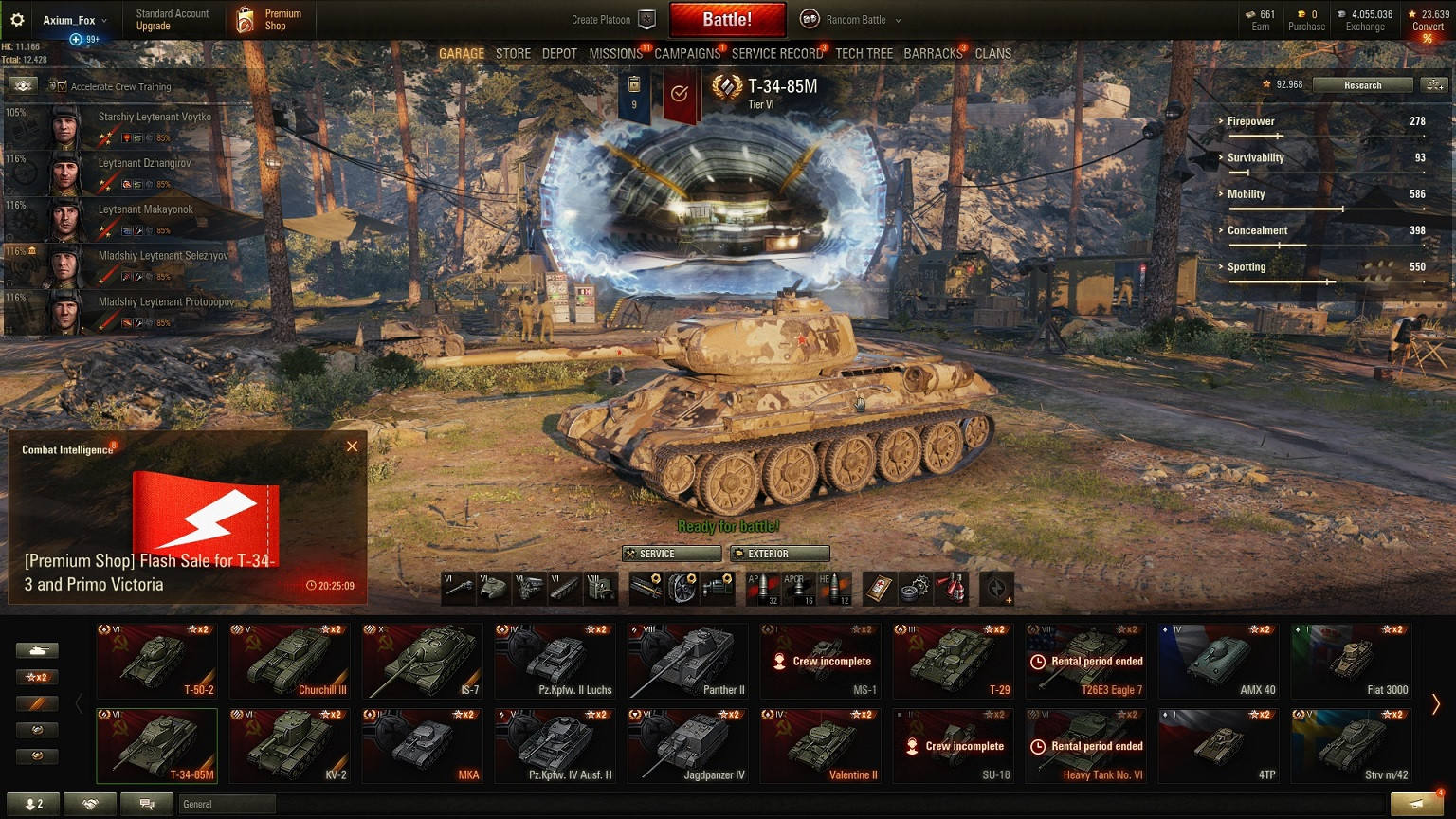This screenshot has width=1456, height=819.
Task: Click the Create Platoon button
Action: click(x=612, y=20)
